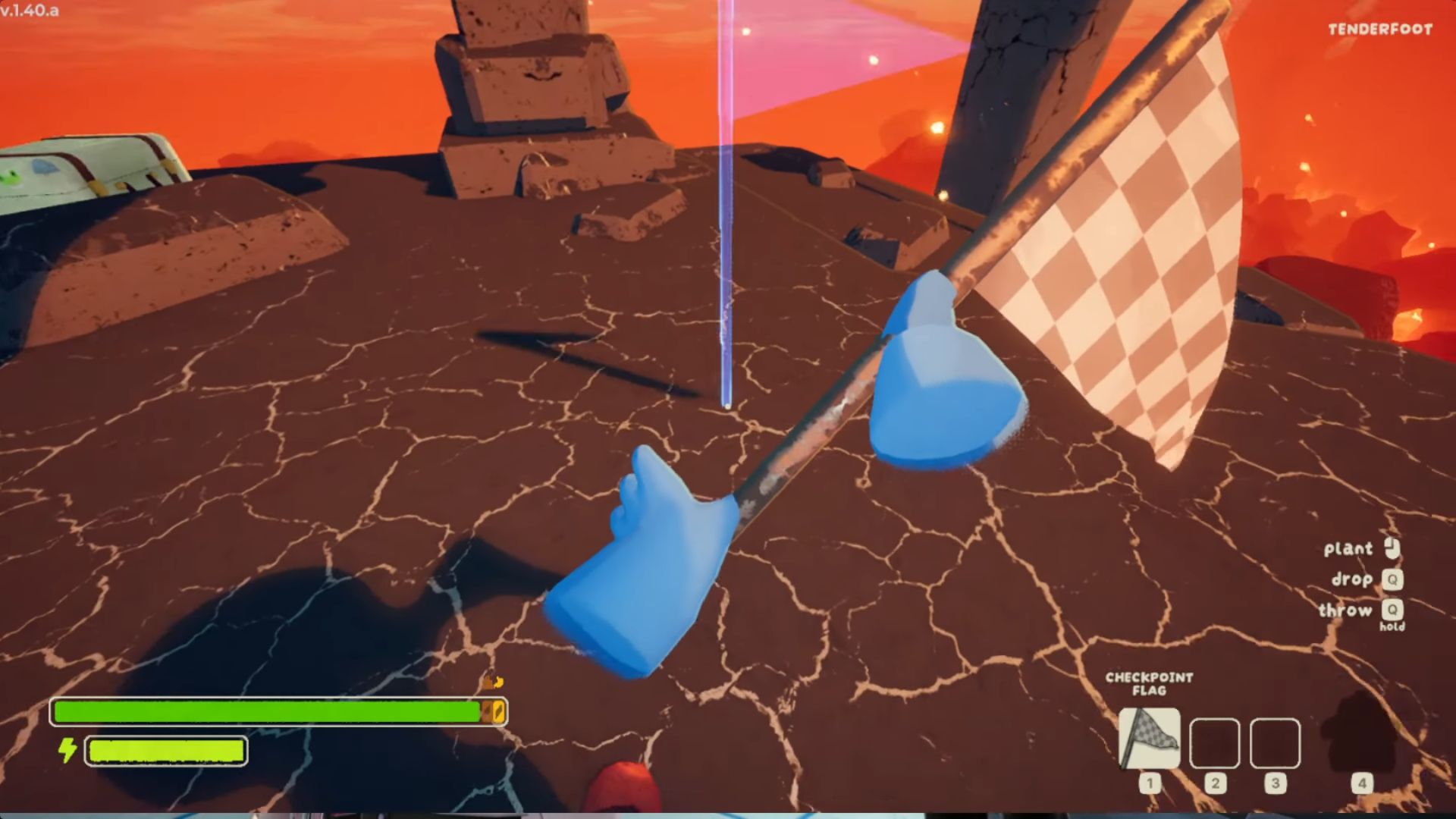
Task: Click the smaller stamina bar
Action: point(165,752)
